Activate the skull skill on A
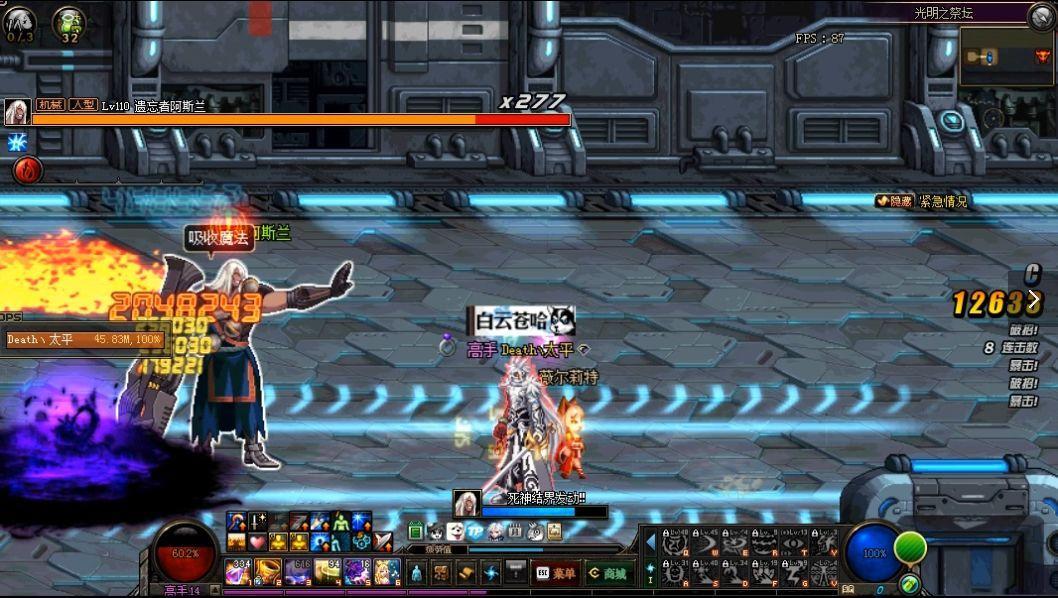 point(674,574)
